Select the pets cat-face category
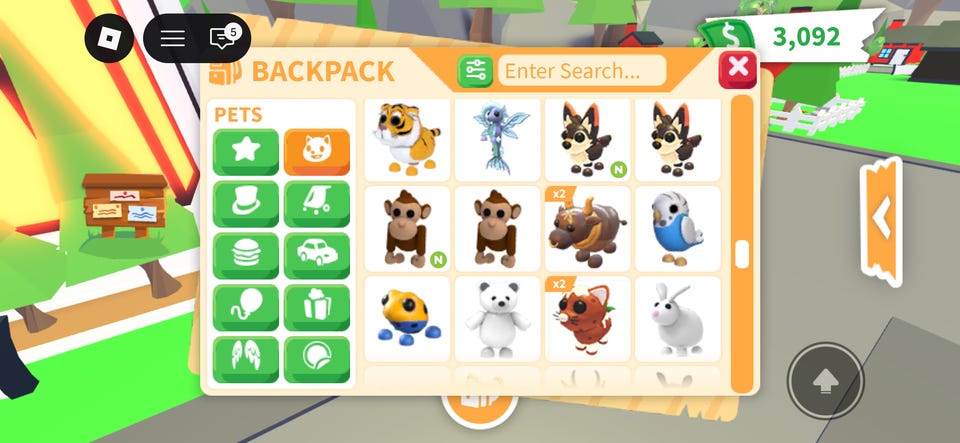 pyautogui.click(x=317, y=152)
